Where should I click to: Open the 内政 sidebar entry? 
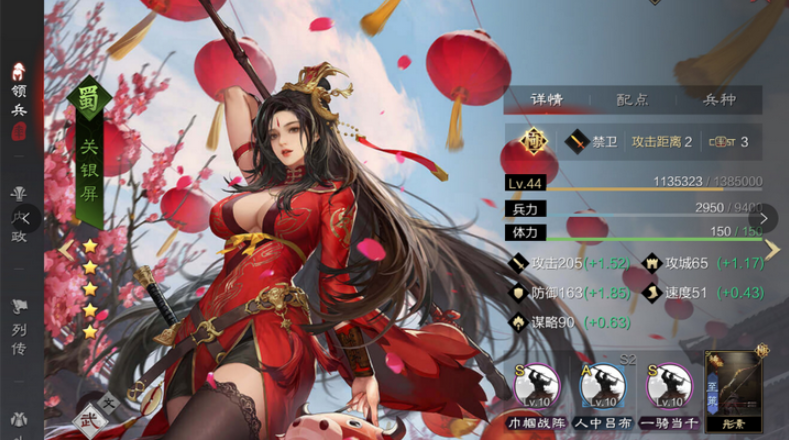(19, 216)
